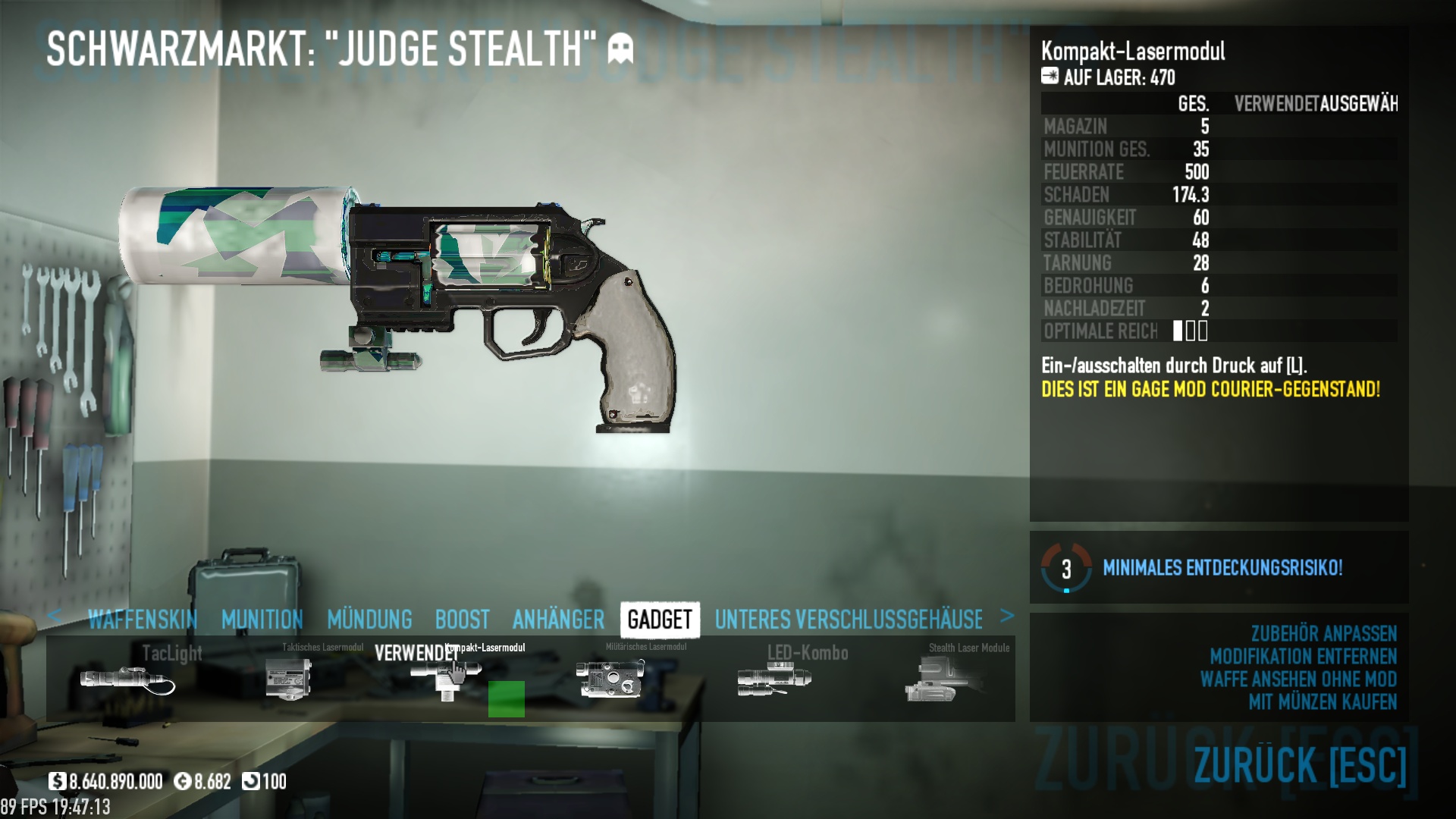
Task: Open the Munition tab
Action: tap(262, 620)
